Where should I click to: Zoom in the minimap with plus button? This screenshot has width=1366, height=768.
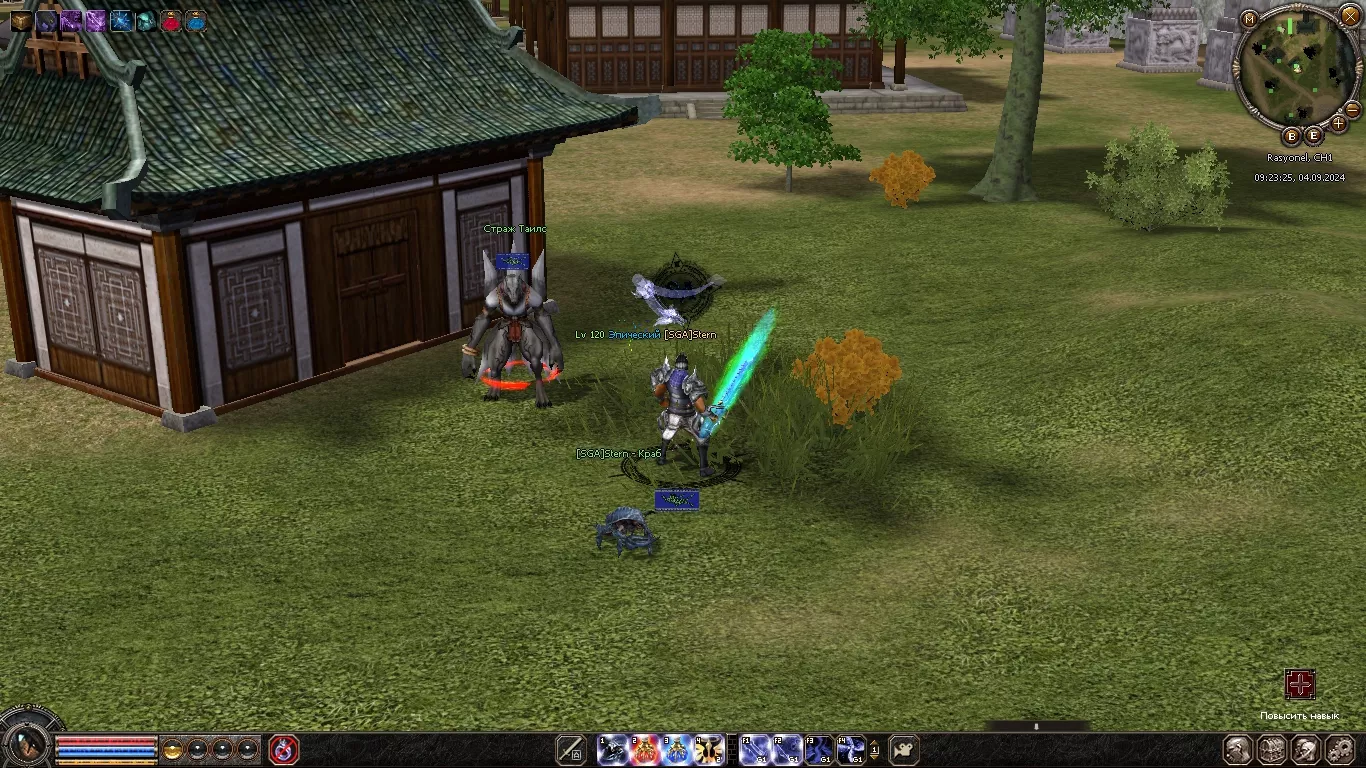1339,124
